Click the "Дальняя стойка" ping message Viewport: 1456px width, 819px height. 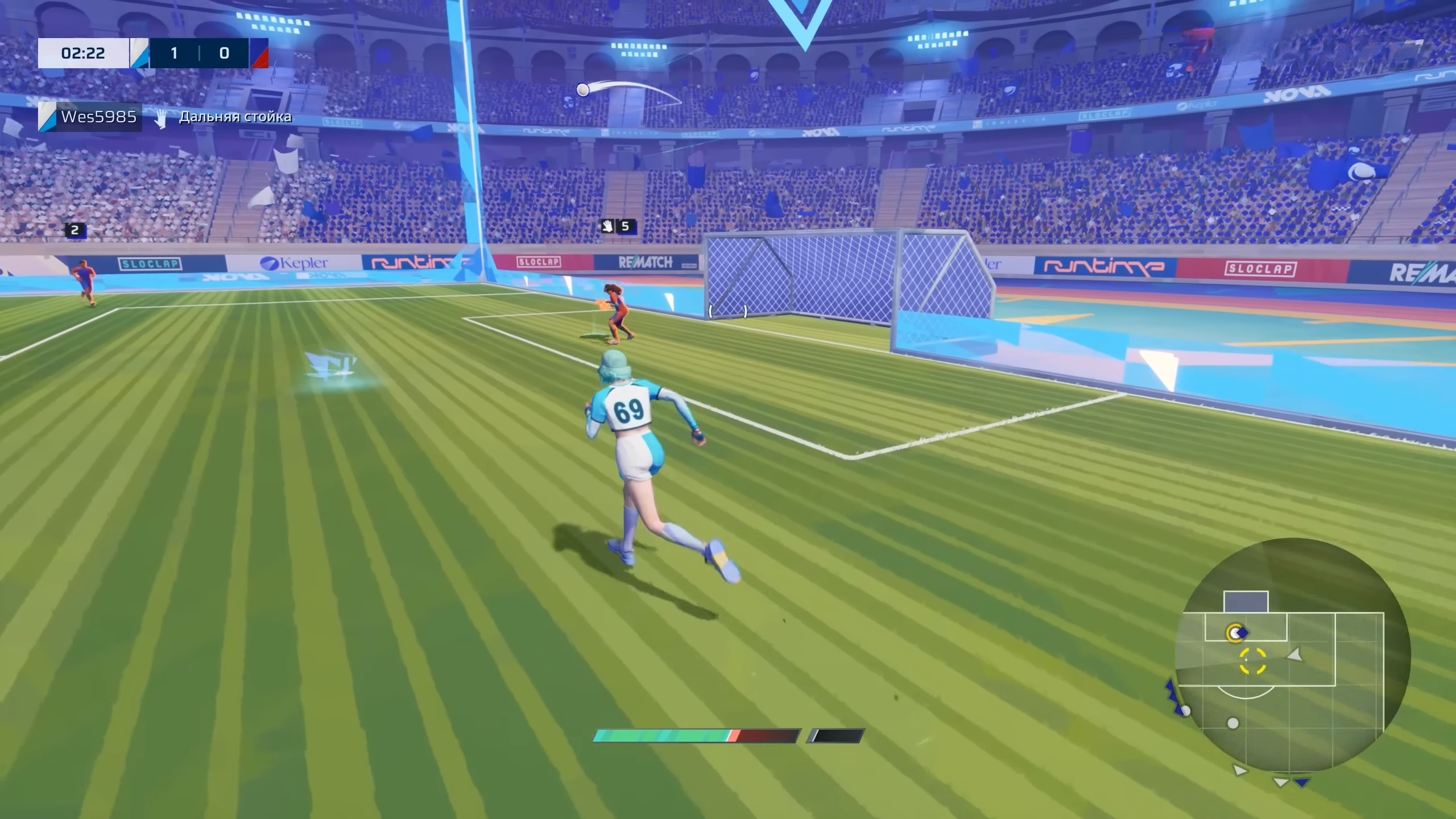(235, 117)
